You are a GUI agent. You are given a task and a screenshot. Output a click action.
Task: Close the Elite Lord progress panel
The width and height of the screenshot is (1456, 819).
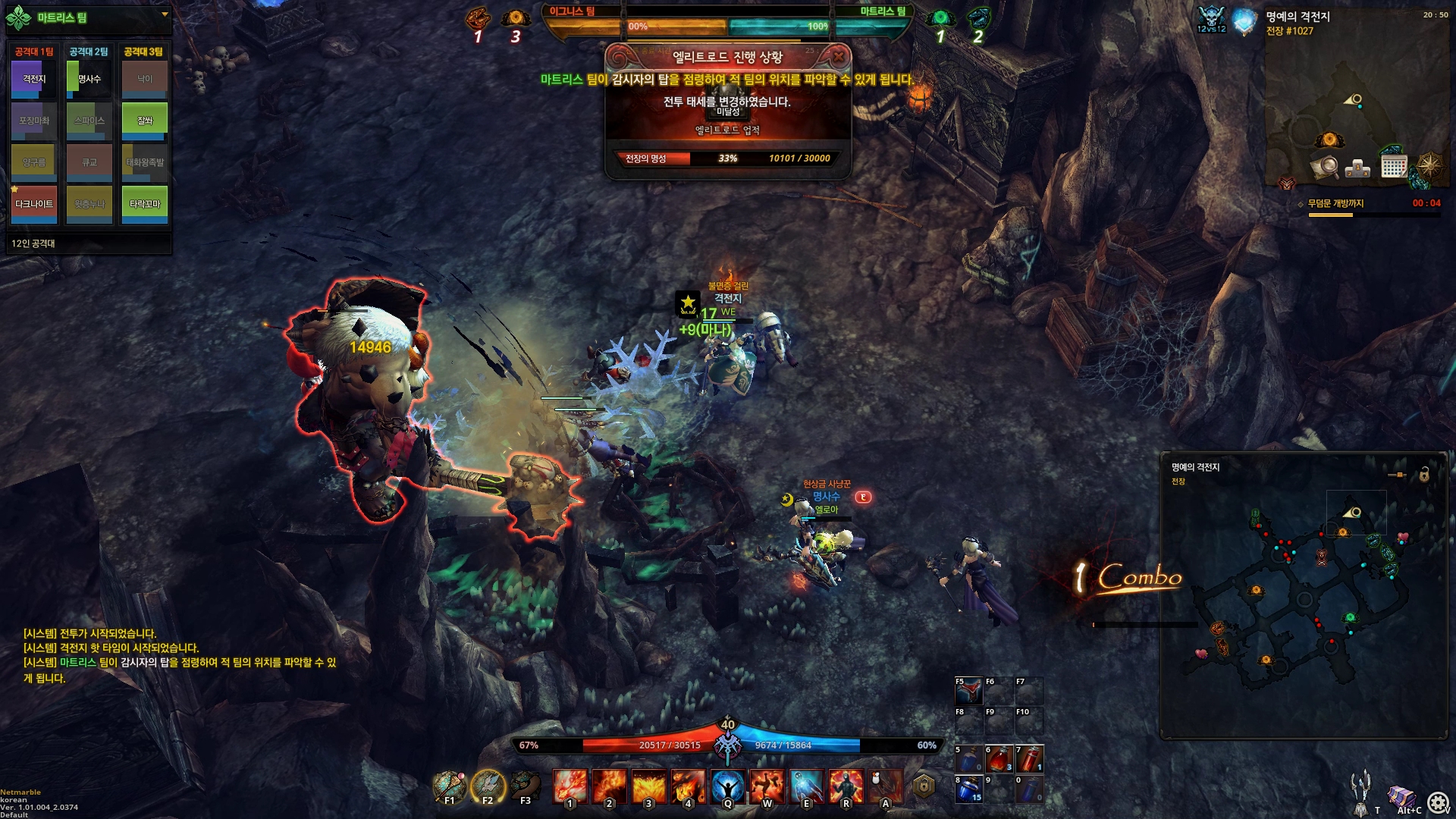[x=838, y=56]
